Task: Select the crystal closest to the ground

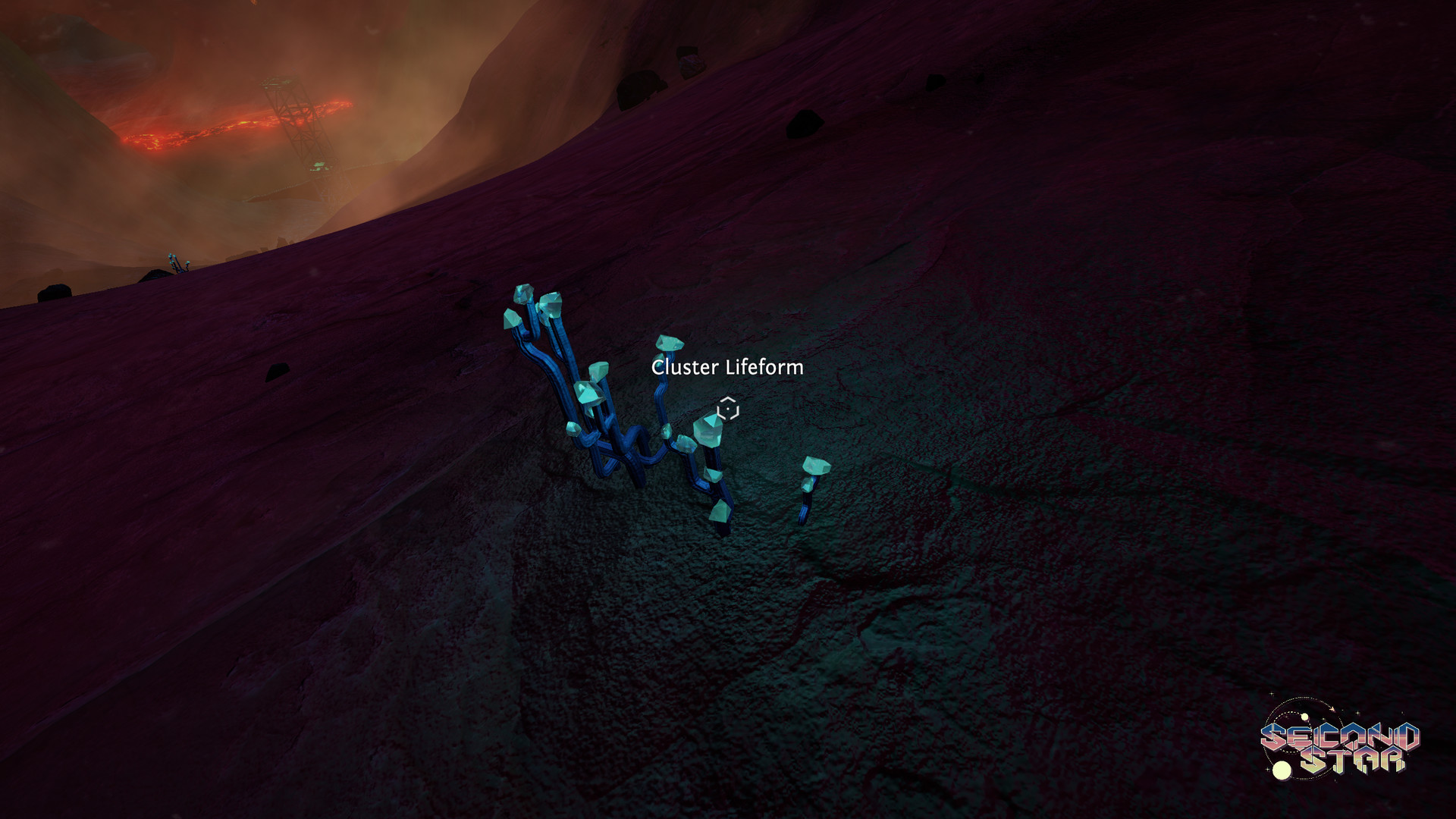Action: pos(720,513)
